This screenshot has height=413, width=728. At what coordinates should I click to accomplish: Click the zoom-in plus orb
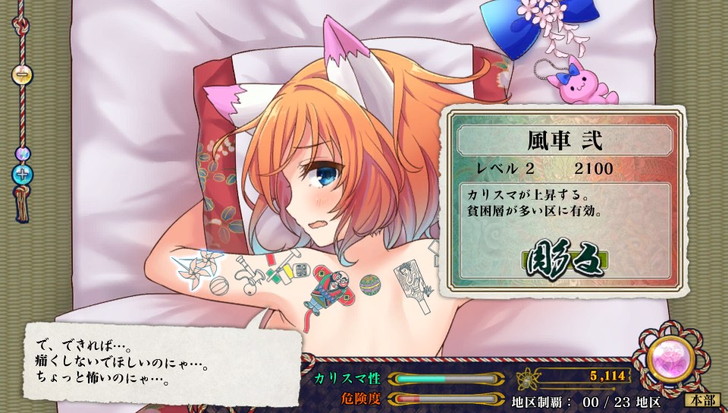coord(24,171)
